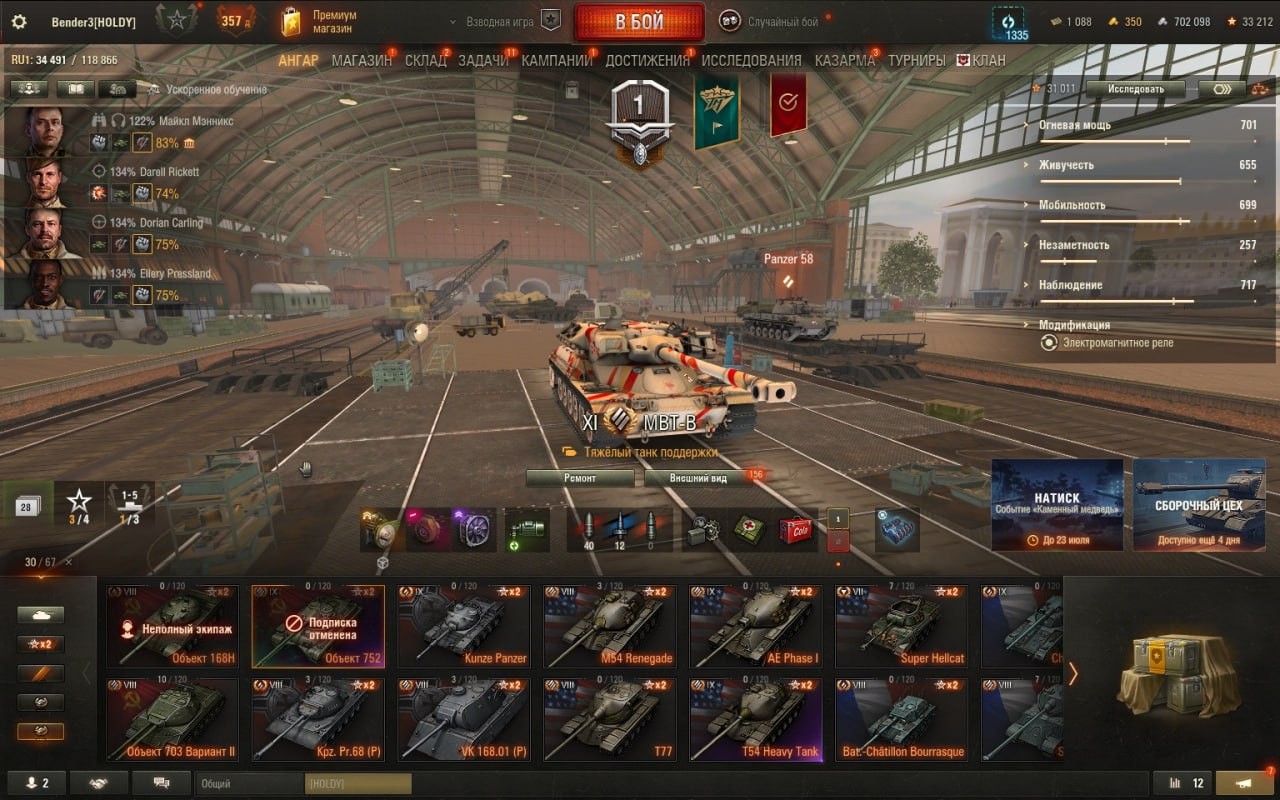The width and height of the screenshot is (1280, 800).
Task: Open the СКЛАД tab
Action: 425,60
